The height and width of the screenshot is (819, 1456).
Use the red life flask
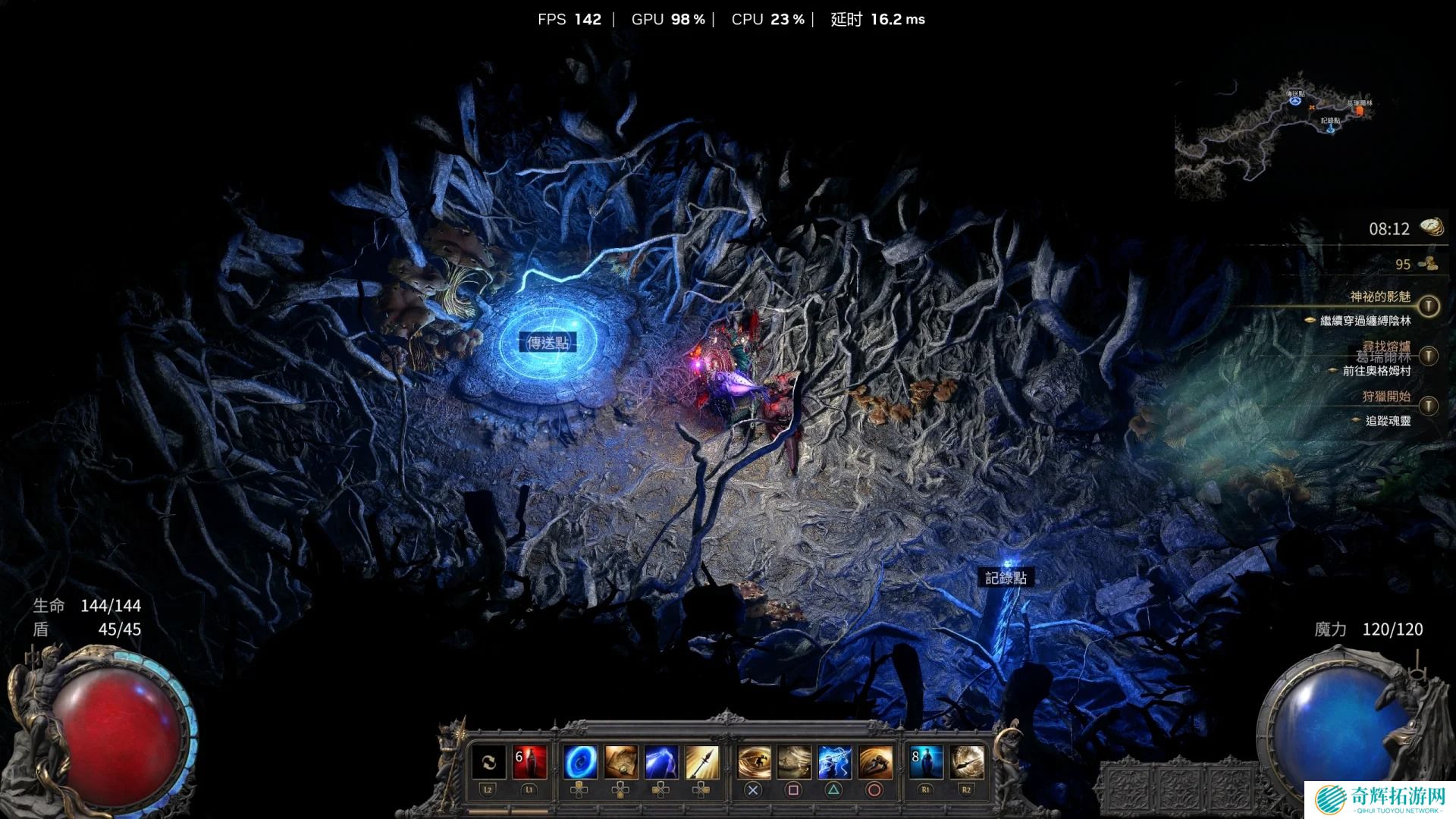(x=529, y=763)
